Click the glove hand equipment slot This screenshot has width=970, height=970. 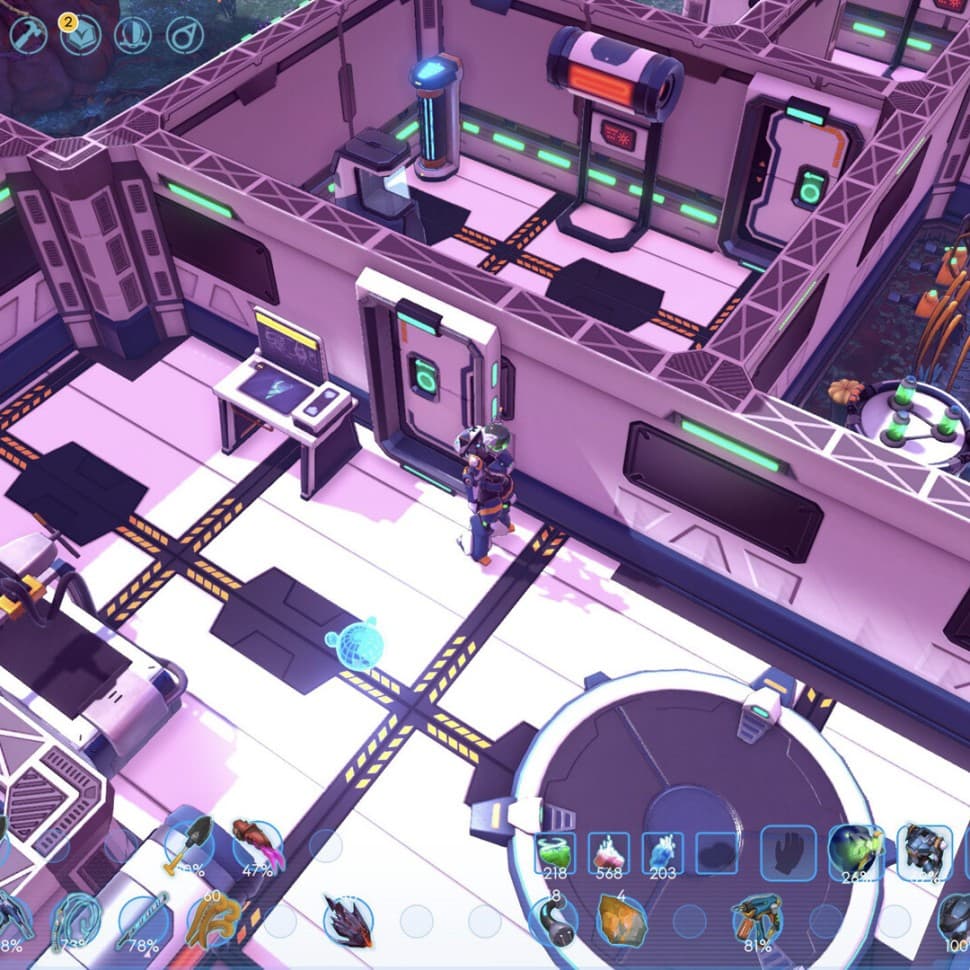click(x=789, y=853)
